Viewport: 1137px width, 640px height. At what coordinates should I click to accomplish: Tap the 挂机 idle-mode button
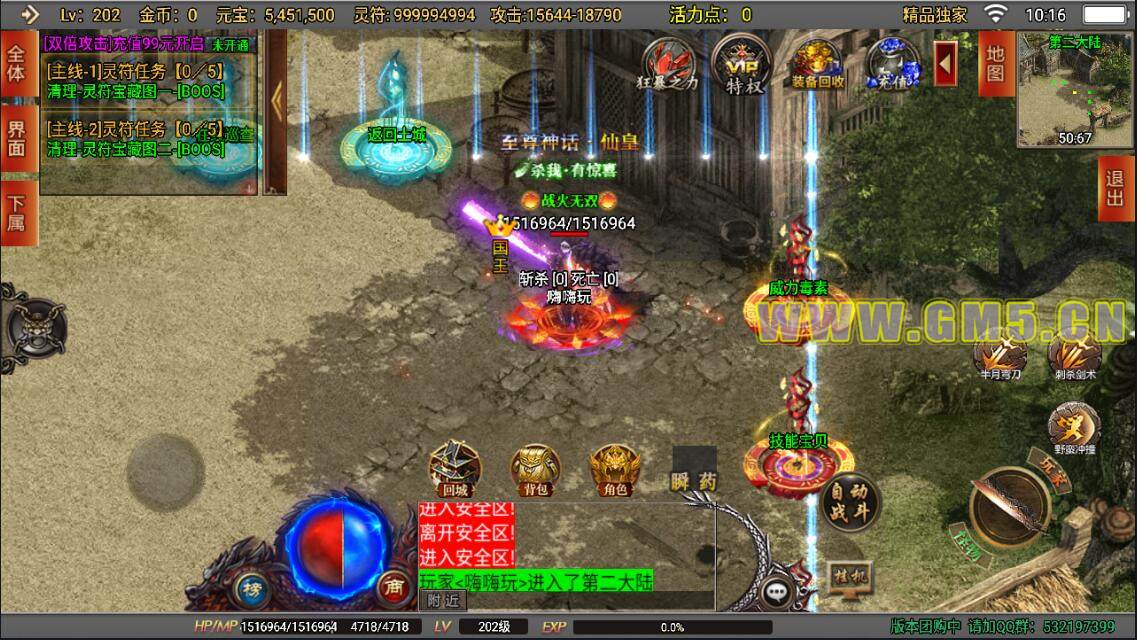point(846,577)
